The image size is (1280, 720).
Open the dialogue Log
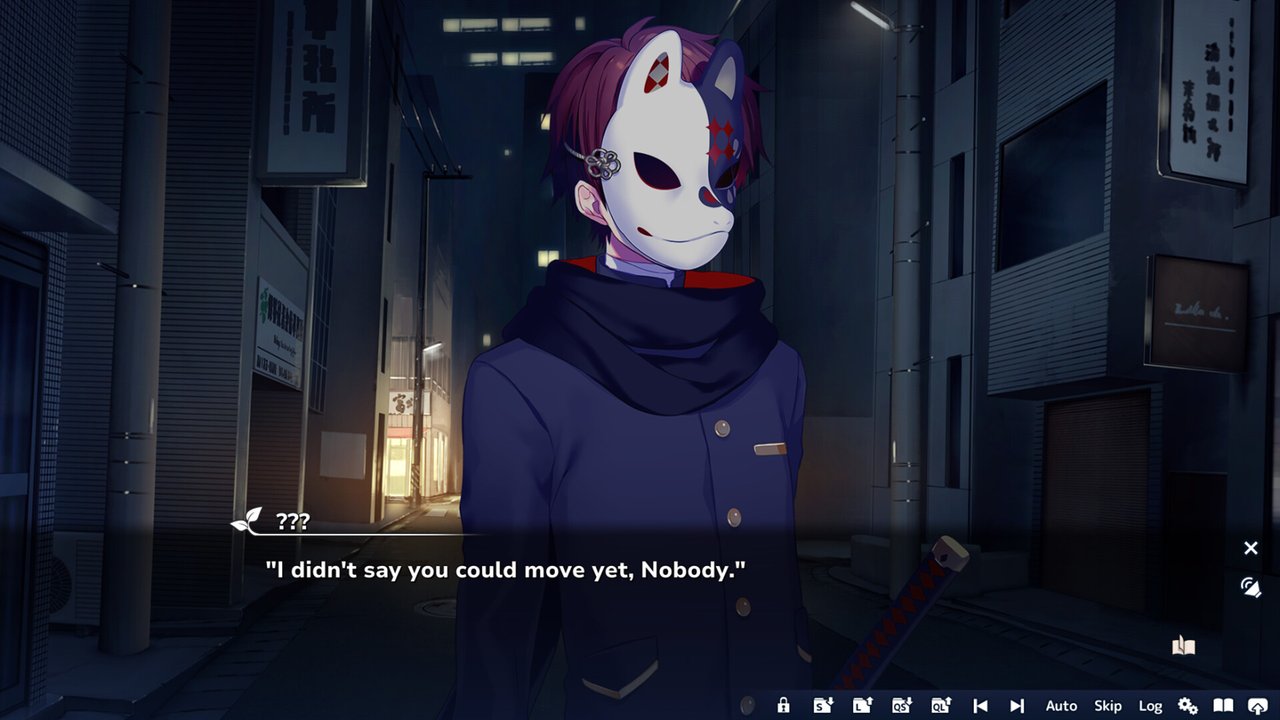coord(1150,706)
